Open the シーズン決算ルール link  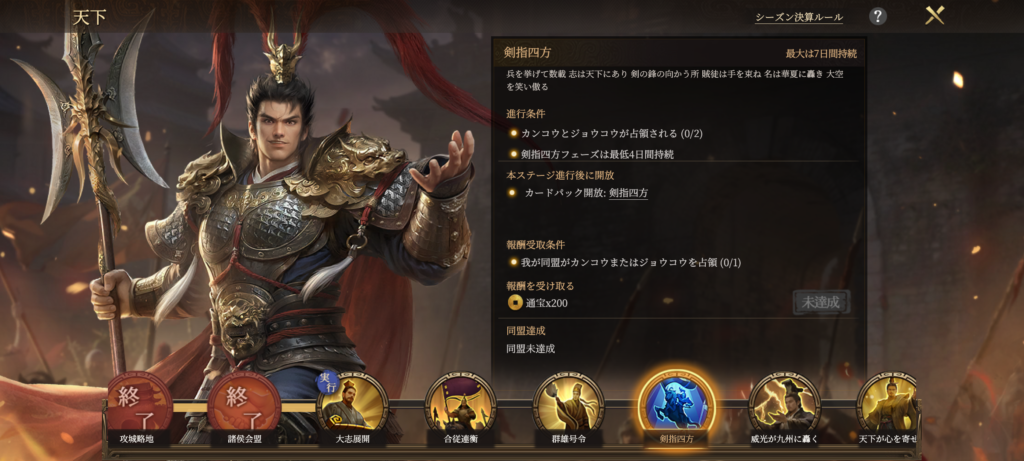coord(798,17)
